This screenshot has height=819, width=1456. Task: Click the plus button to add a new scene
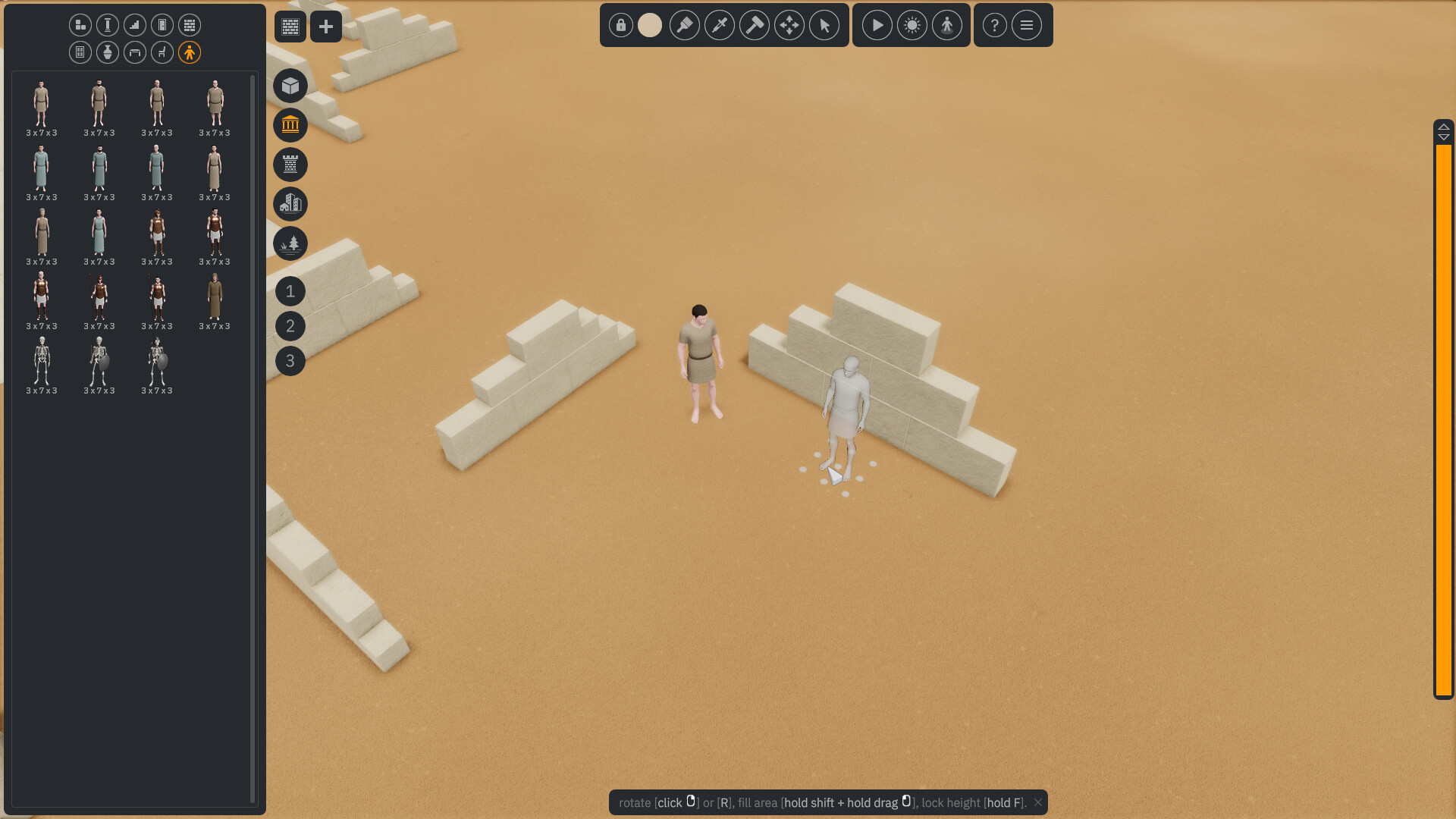point(326,27)
